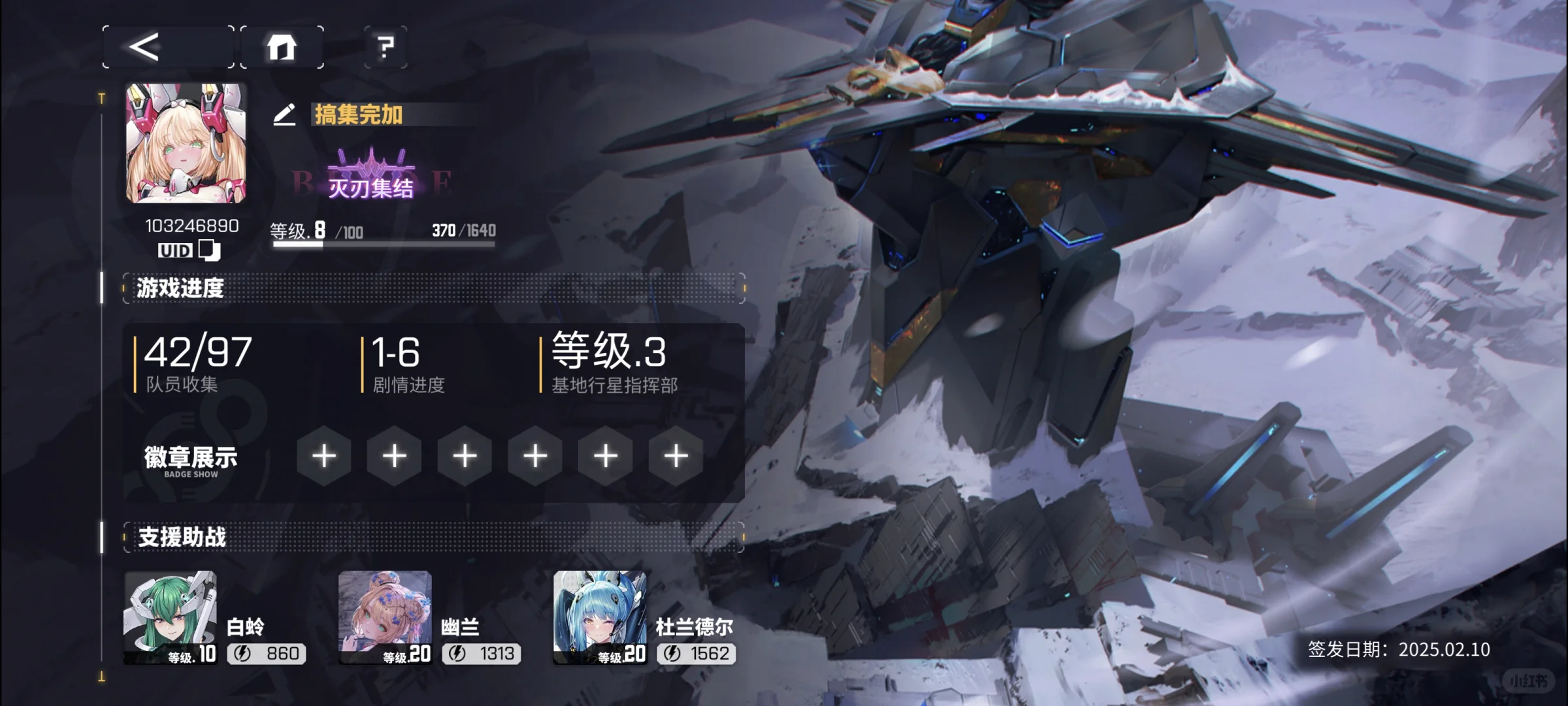Open the help question mark icon
The height and width of the screenshot is (706, 1568).
tap(385, 47)
